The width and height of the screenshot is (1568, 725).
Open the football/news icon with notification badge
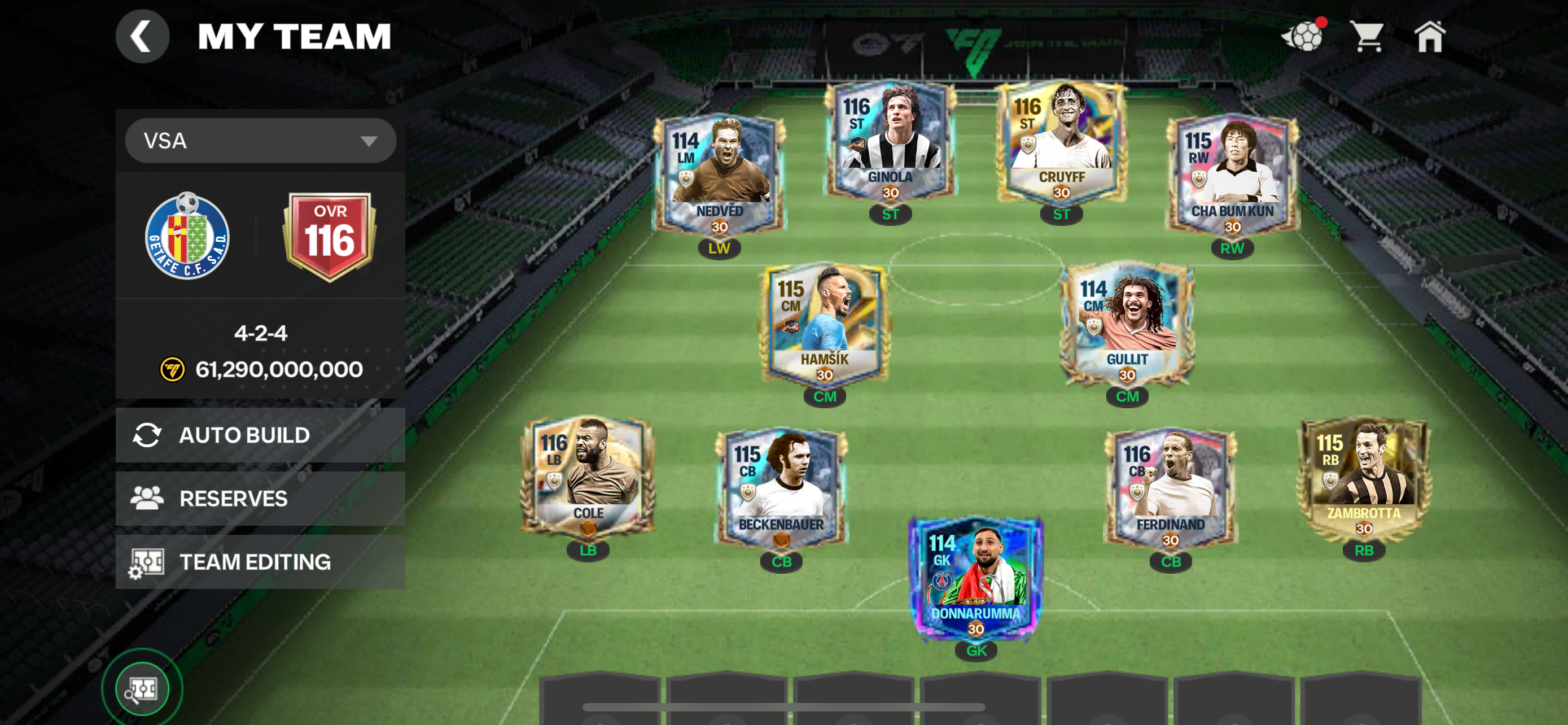pyautogui.click(x=1304, y=37)
